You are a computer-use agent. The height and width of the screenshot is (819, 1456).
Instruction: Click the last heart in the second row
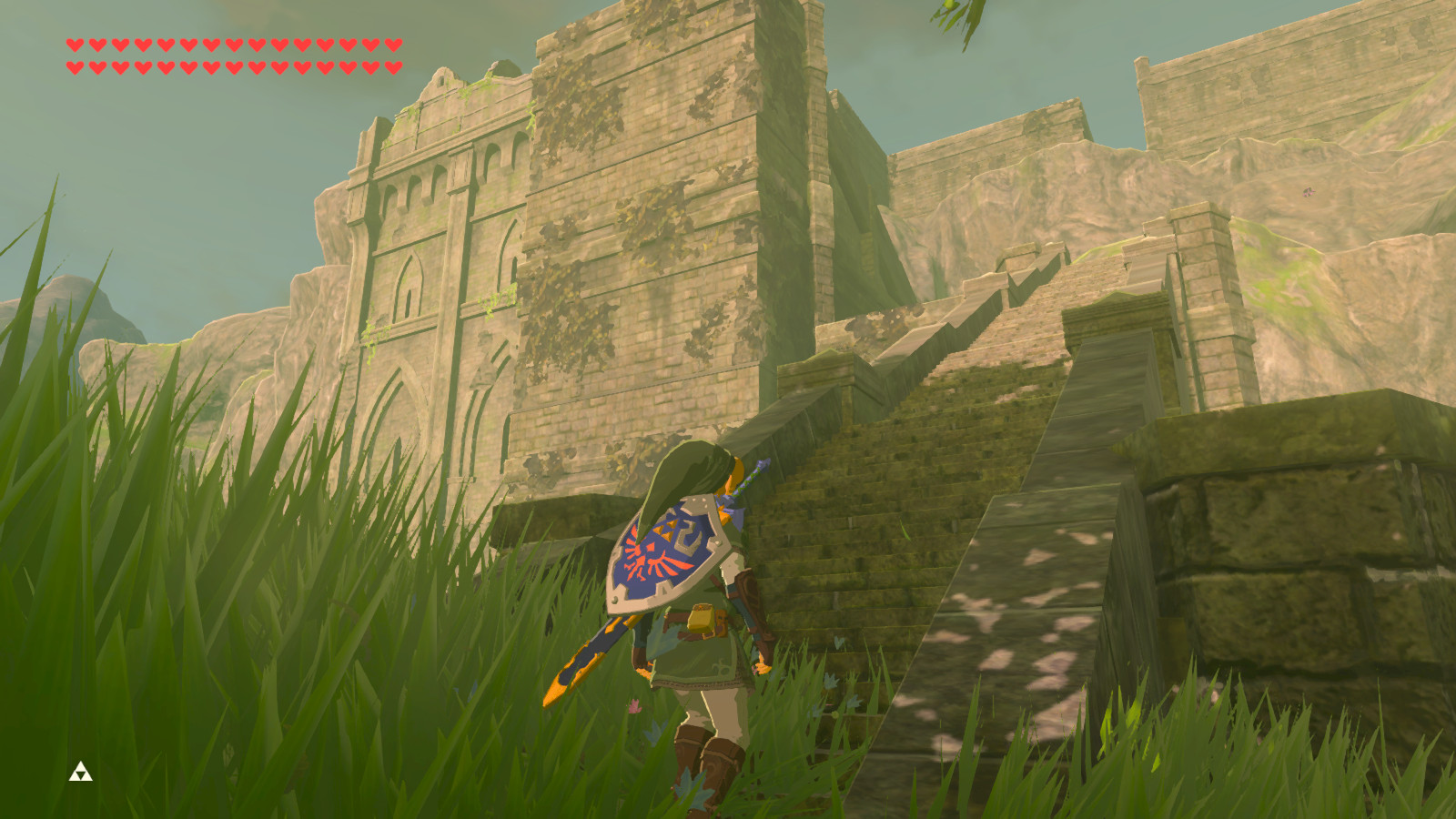click(394, 66)
